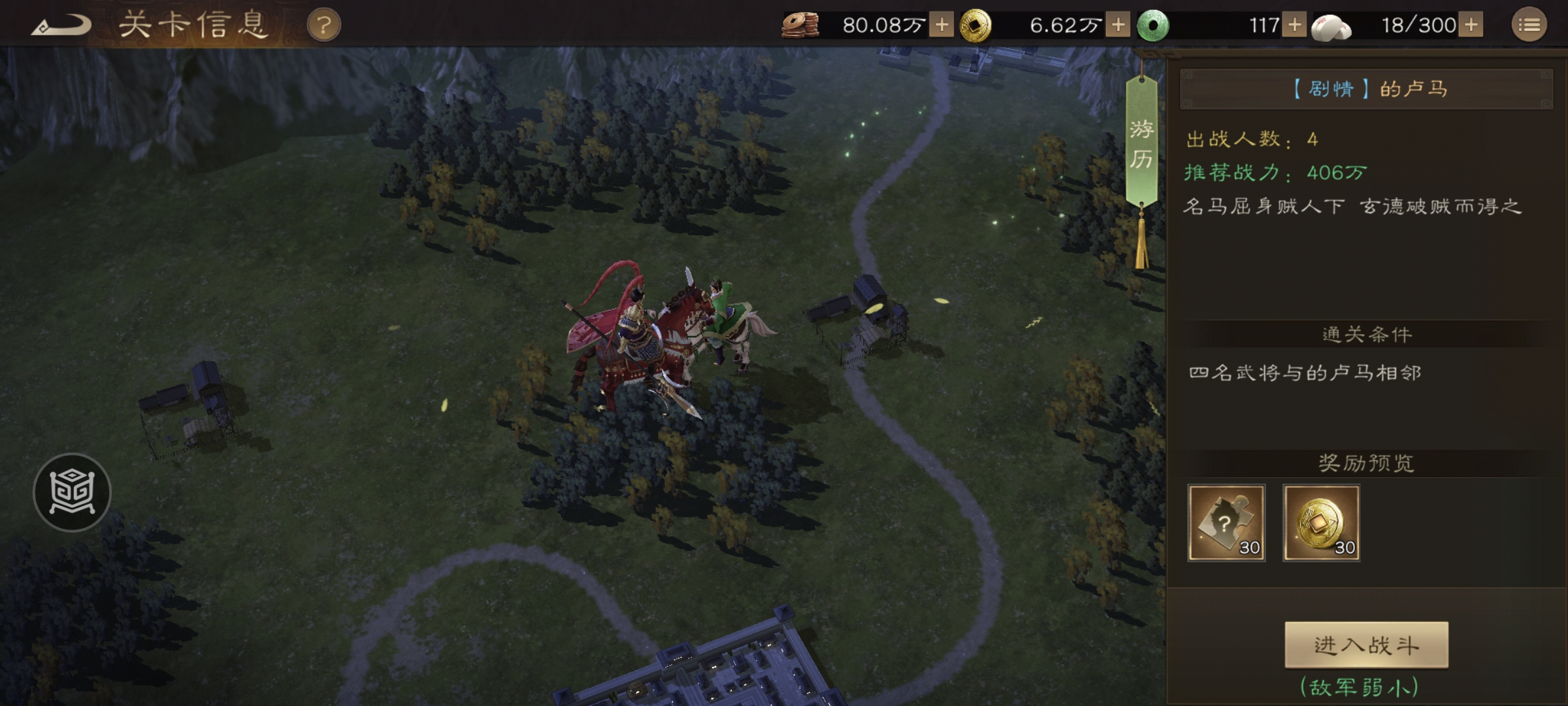View the gold coin reward item
The image size is (1568, 706).
click(1321, 522)
